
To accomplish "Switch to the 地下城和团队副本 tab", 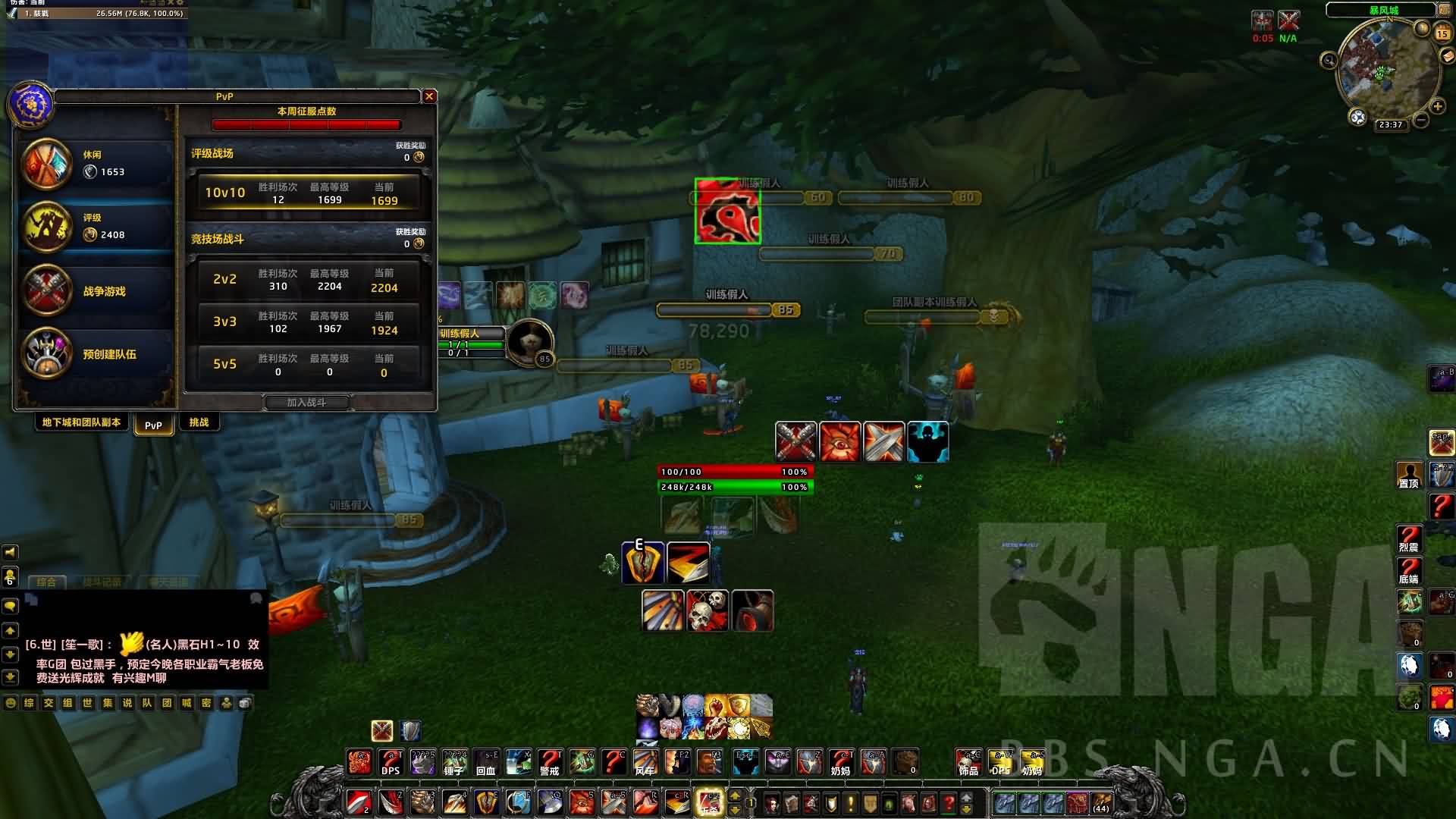I will point(81,422).
